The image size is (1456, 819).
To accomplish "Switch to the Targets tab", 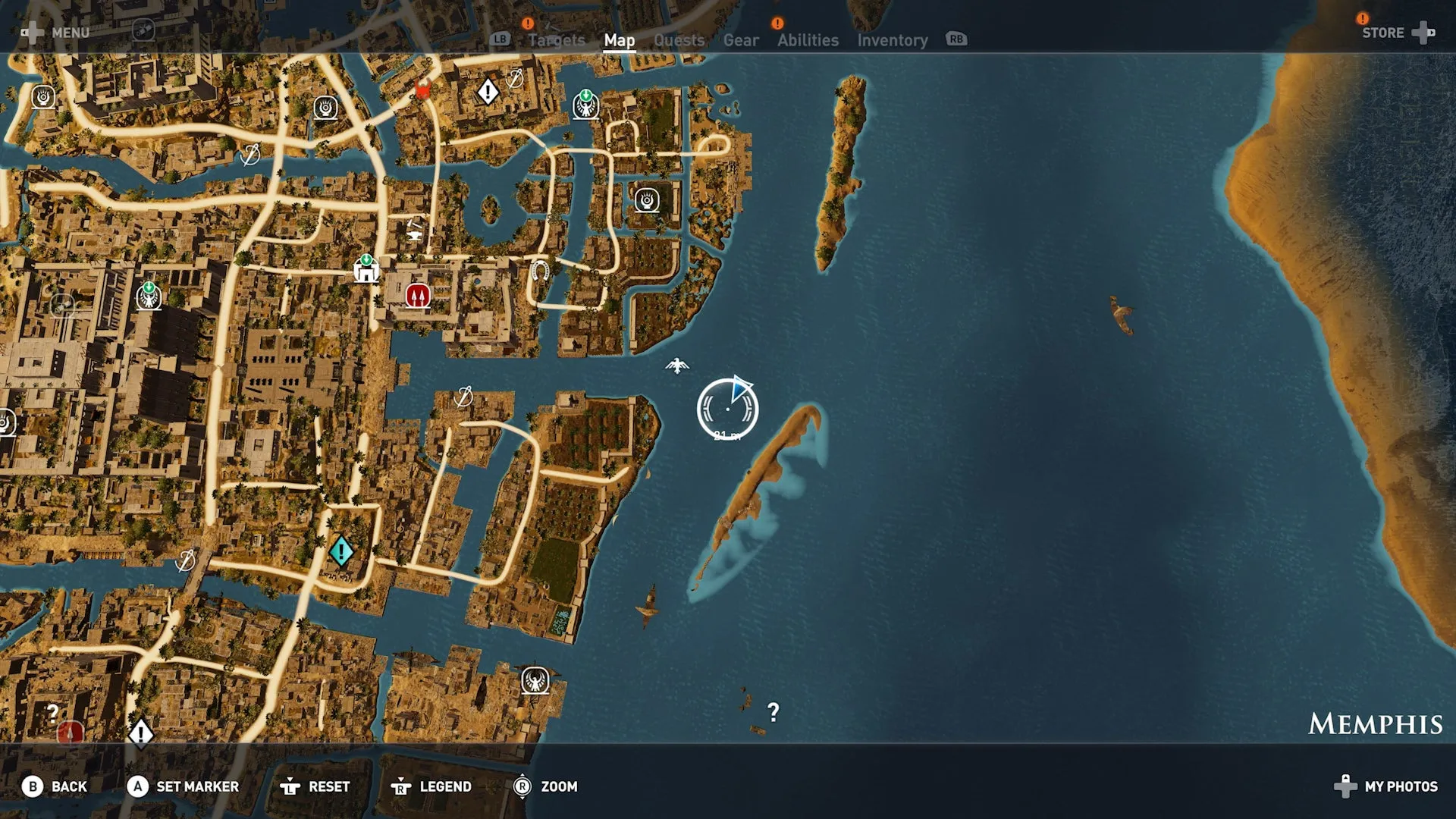I will pyautogui.click(x=556, y=40).
